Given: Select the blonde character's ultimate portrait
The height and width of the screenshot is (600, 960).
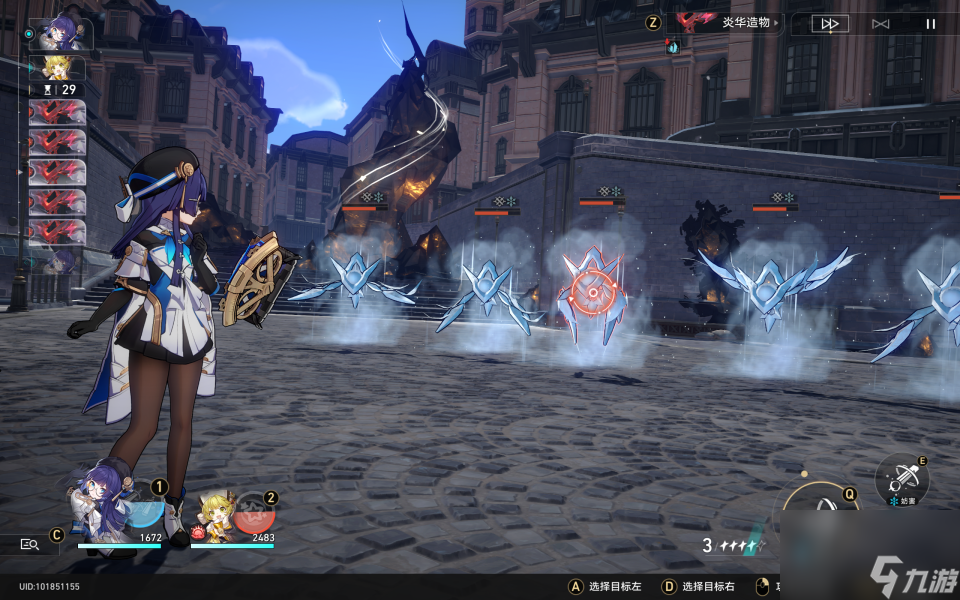Looking at the screenshot, I should tap(222, 514).
